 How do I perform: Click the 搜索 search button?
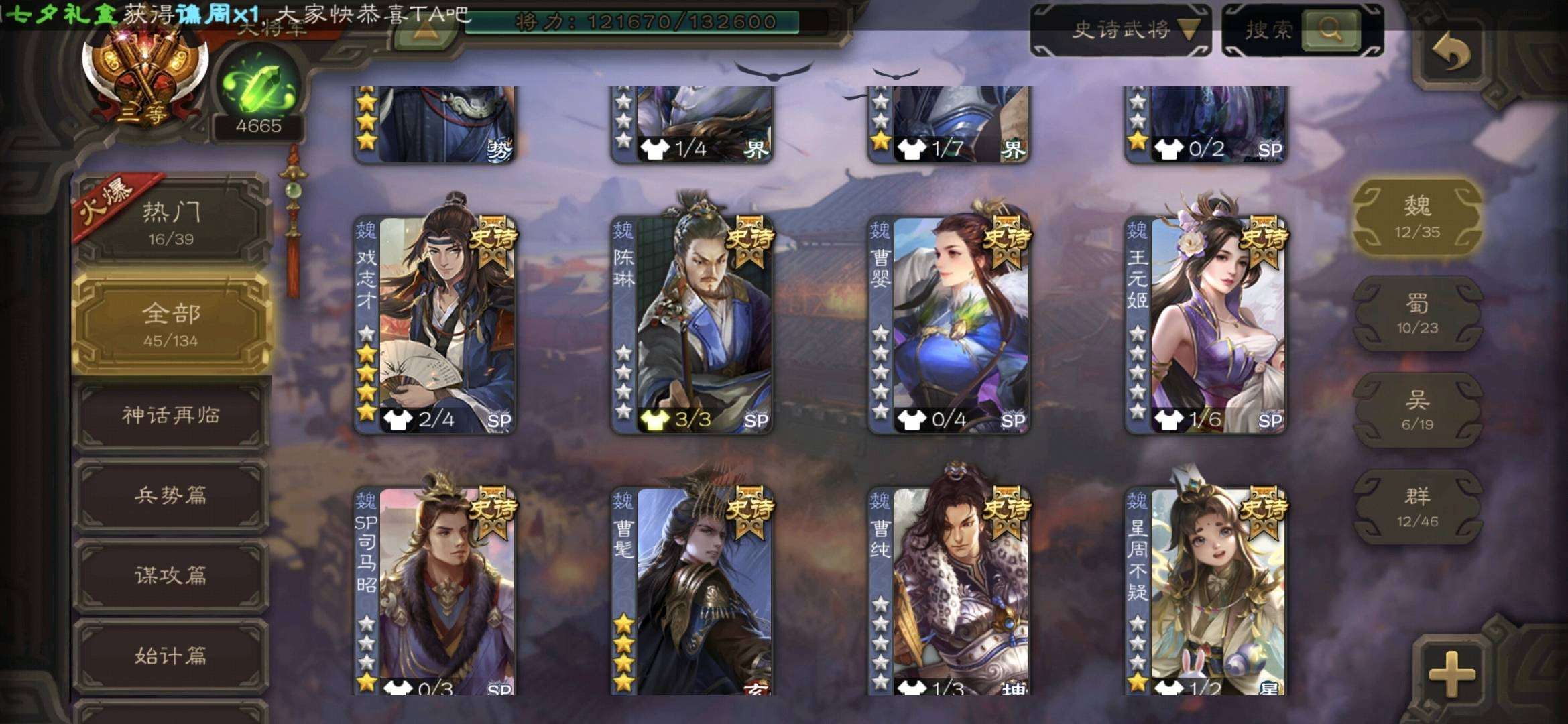click(1330, 29)
